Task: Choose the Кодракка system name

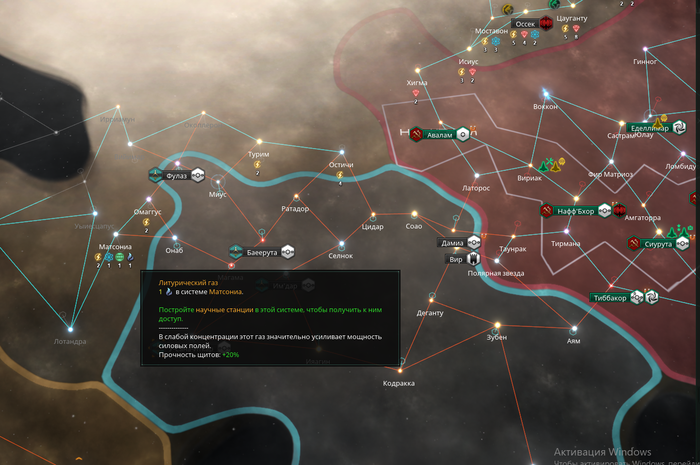Action: 398,383
